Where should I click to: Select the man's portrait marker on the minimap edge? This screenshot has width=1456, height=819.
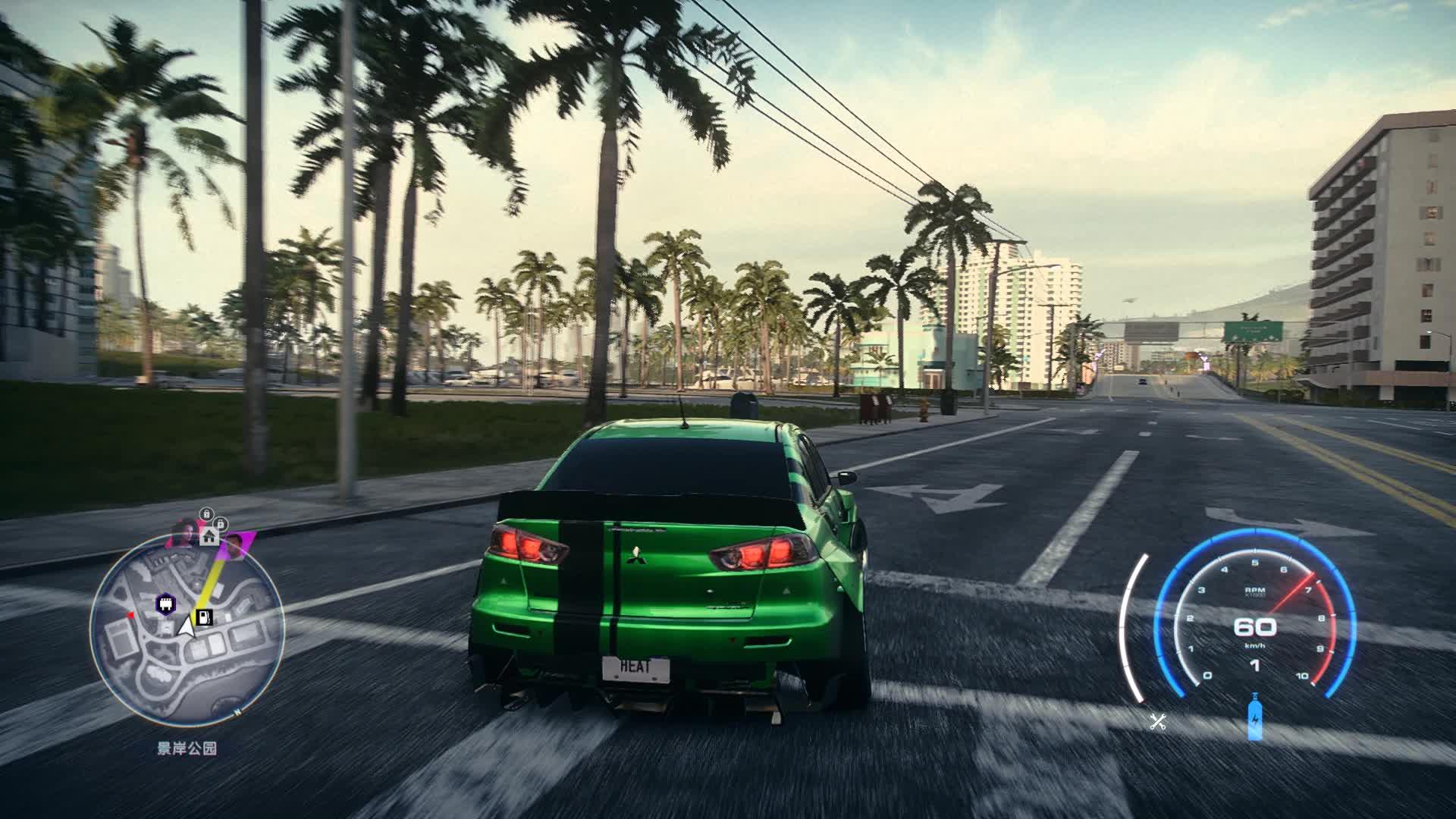pos(236,544)
